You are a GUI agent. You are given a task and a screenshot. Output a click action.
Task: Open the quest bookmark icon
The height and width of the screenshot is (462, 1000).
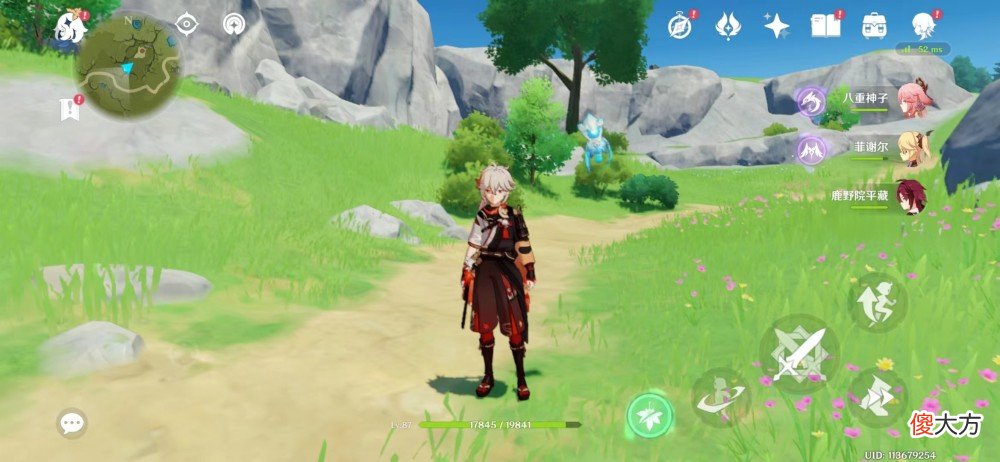pos(70,108)
